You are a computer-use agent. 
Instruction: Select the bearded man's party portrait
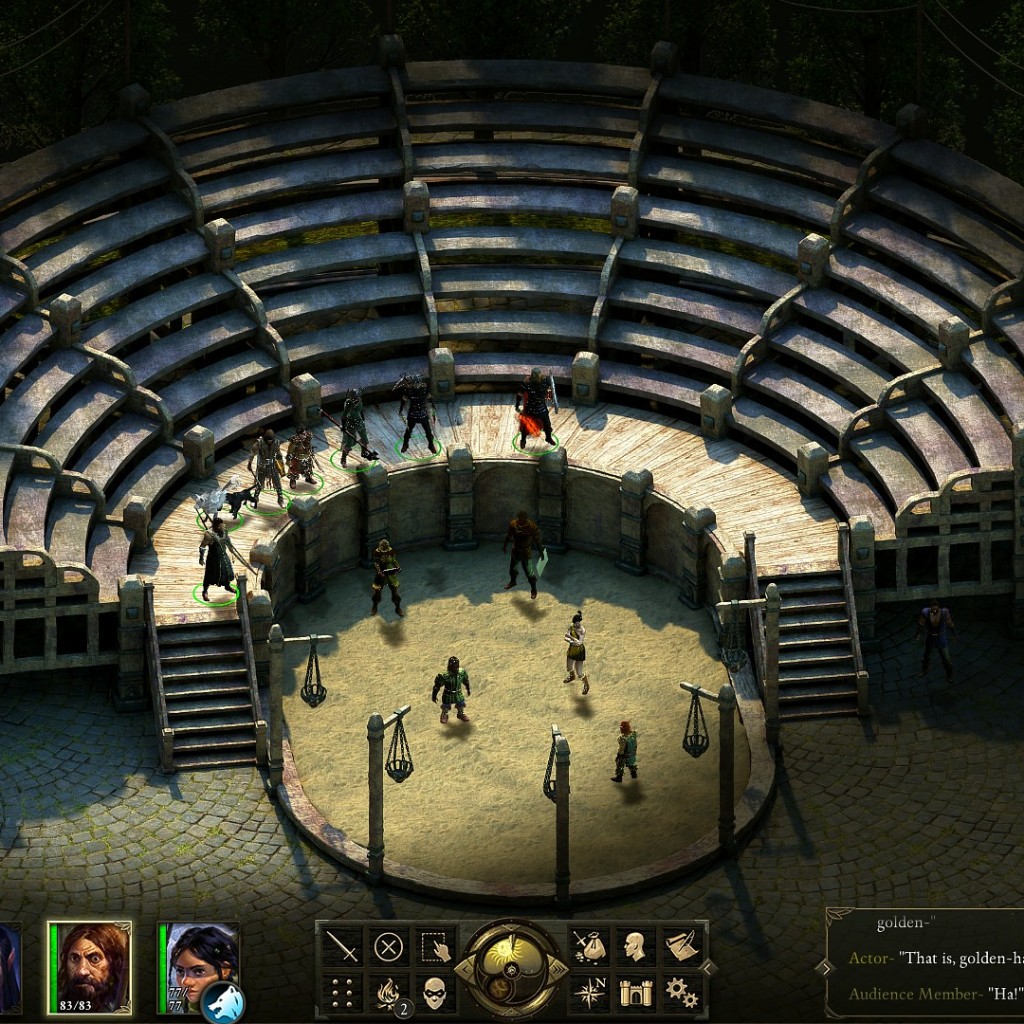(x=91, y=965)
